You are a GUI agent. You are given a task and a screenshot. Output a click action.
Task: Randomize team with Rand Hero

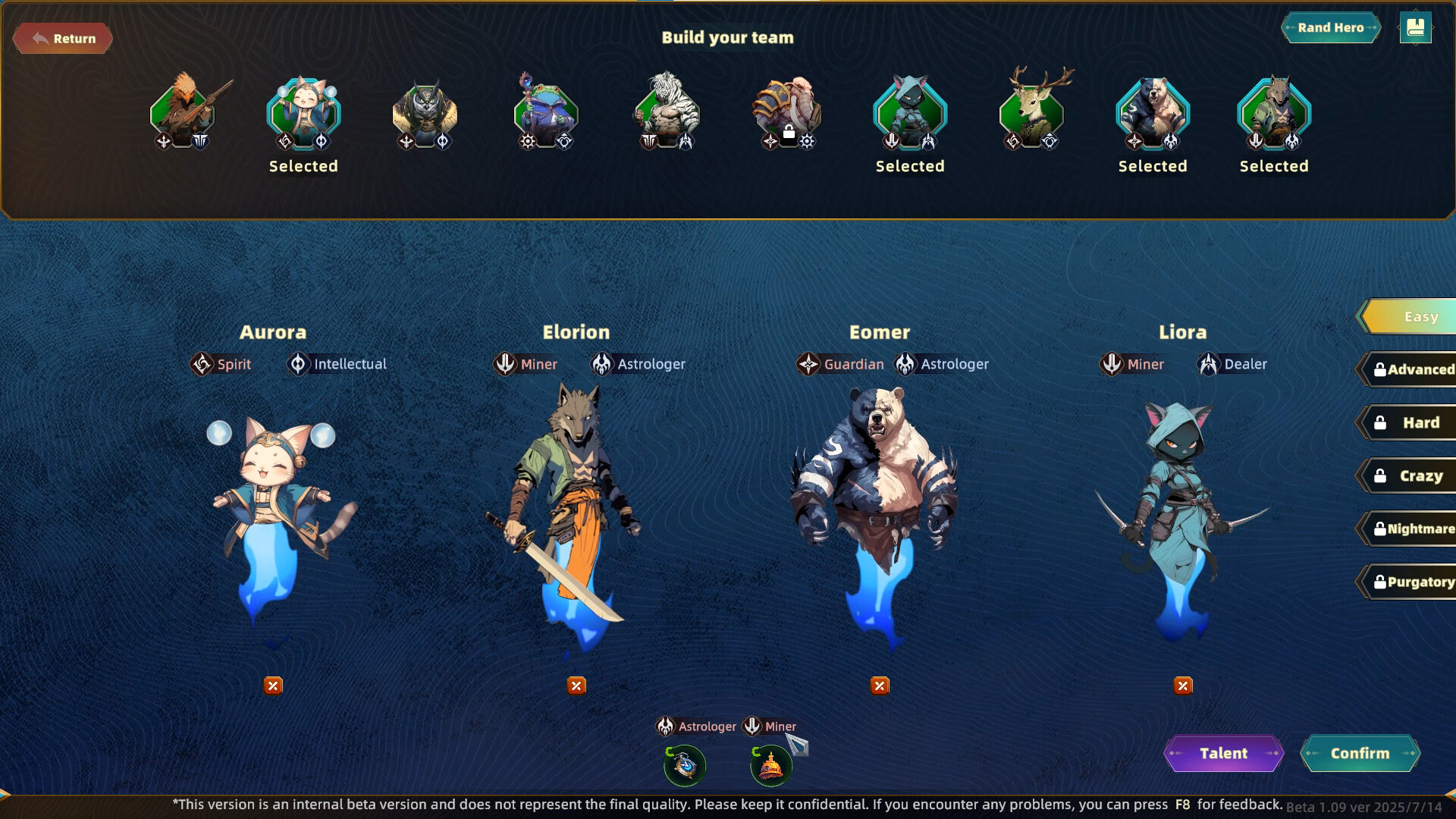click(x=1330, y=28)
